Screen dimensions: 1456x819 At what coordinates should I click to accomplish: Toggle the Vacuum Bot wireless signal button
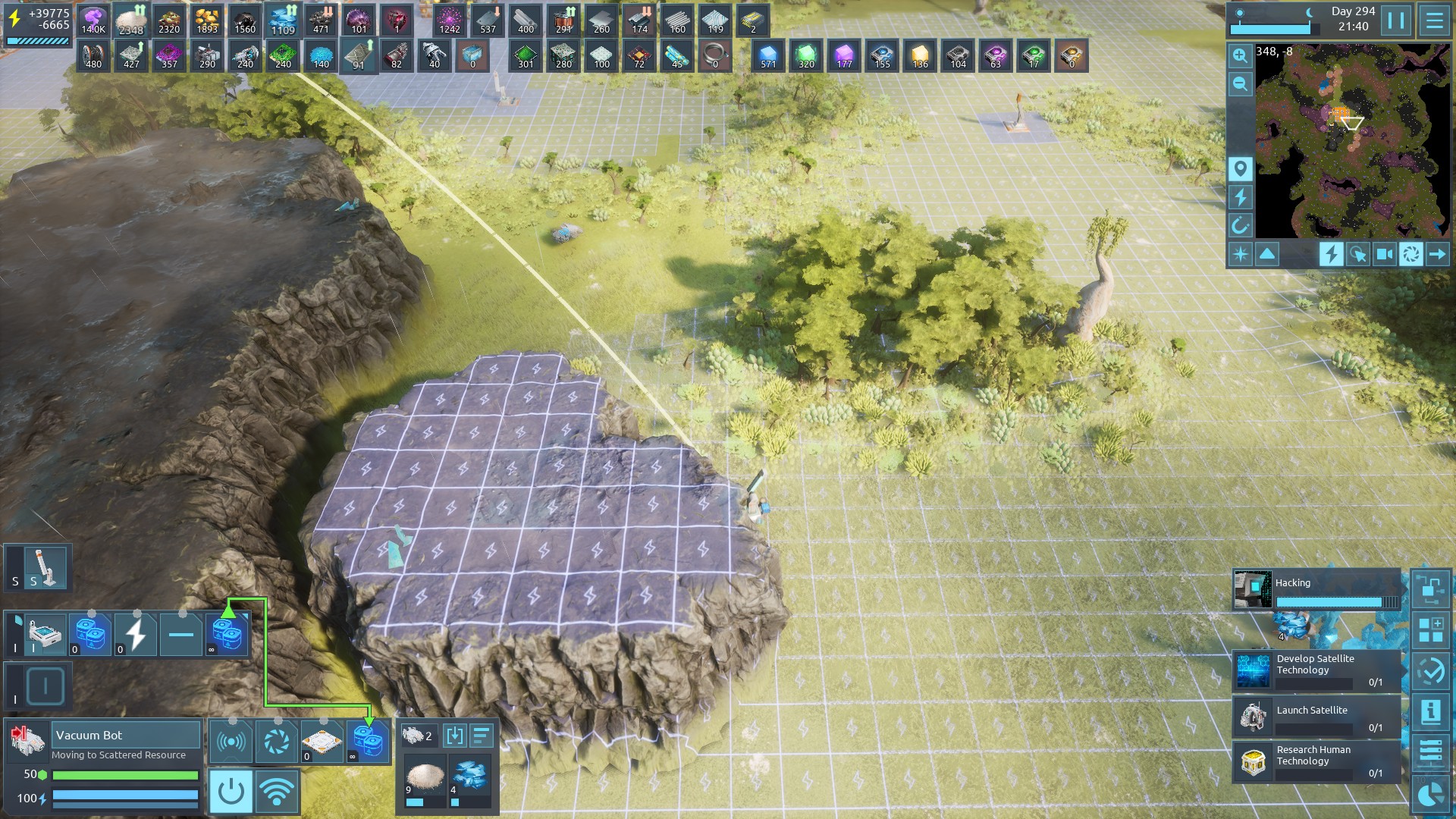tap(277, 792)
